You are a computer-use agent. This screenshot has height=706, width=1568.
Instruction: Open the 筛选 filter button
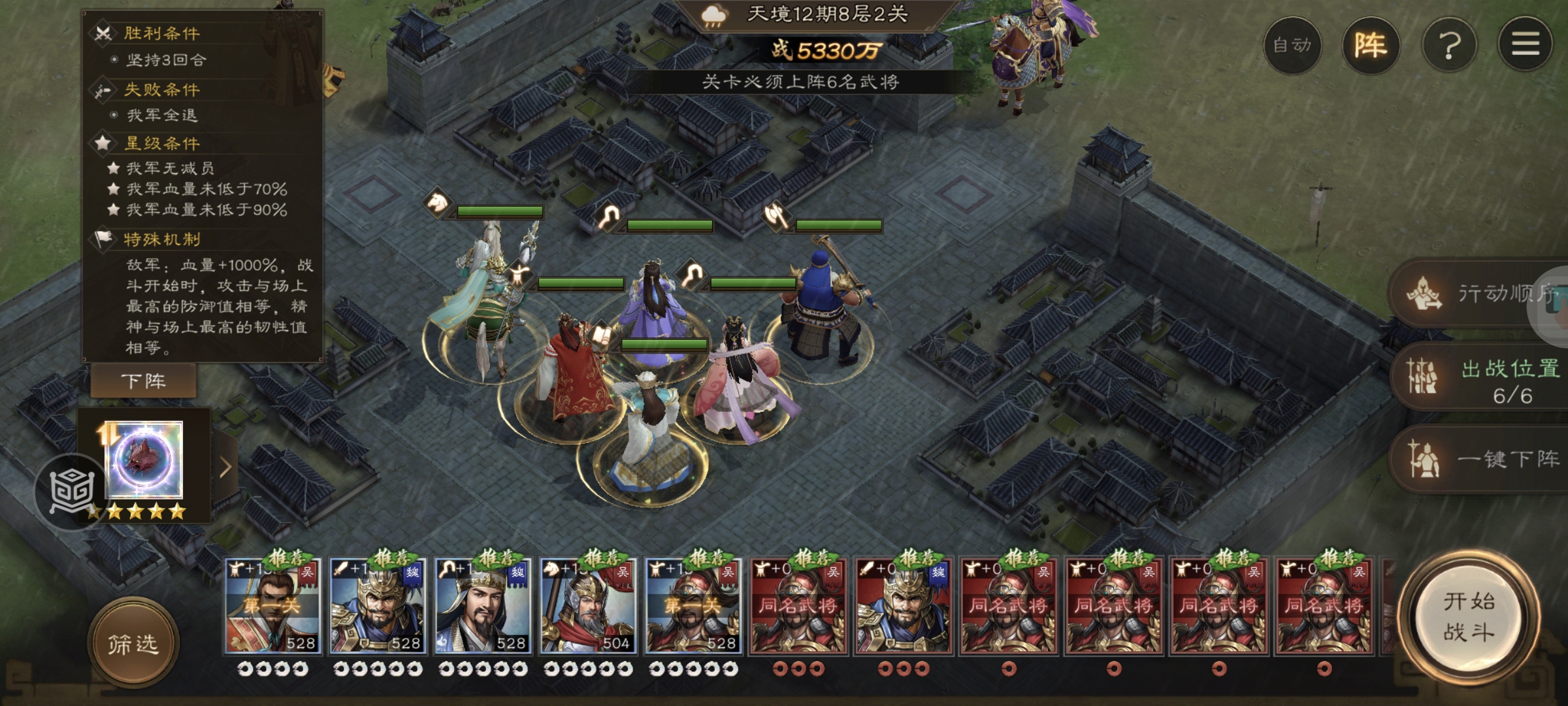(133, 645)
